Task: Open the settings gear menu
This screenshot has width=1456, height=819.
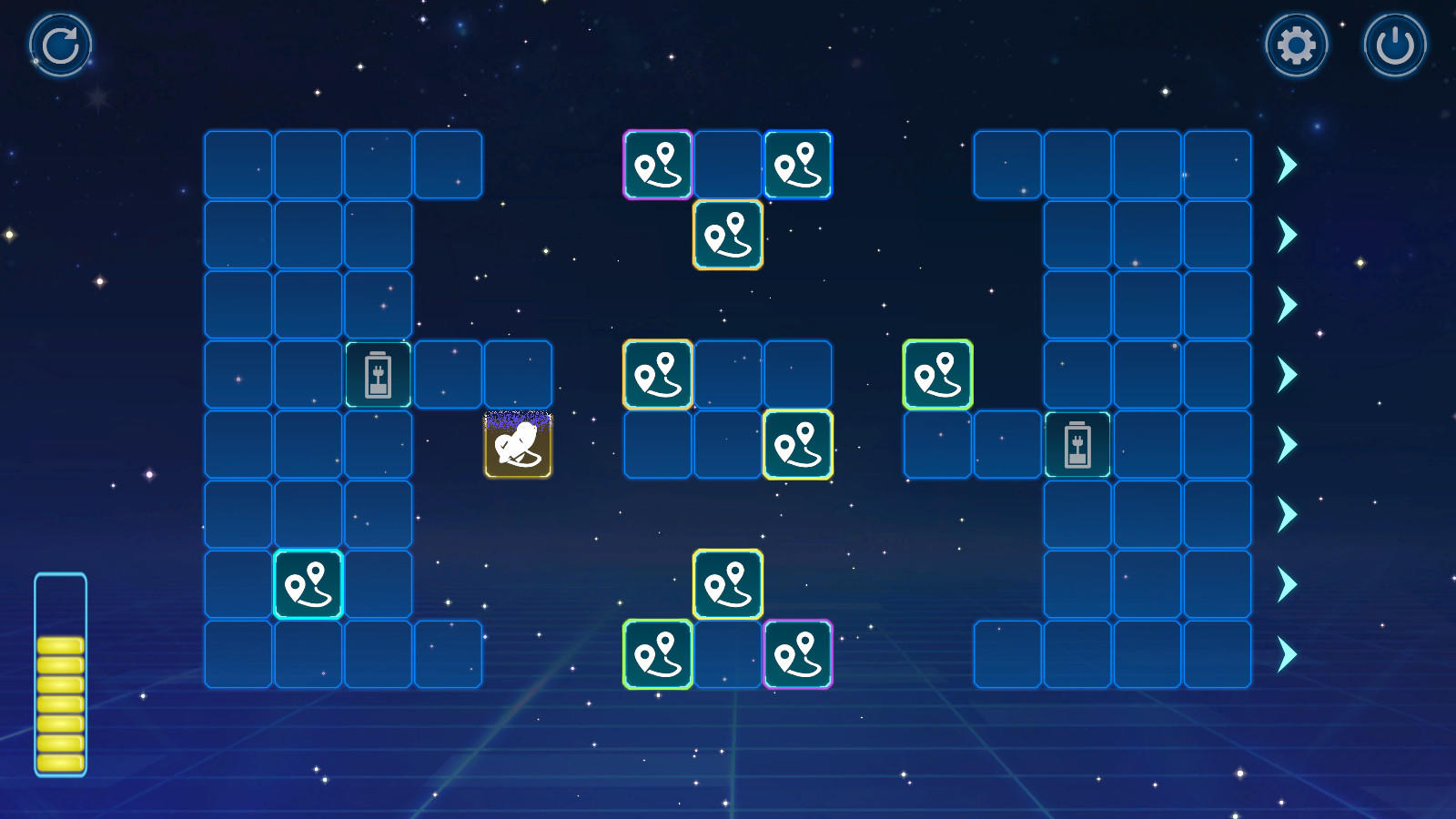Action: (x=1296, y=44)
